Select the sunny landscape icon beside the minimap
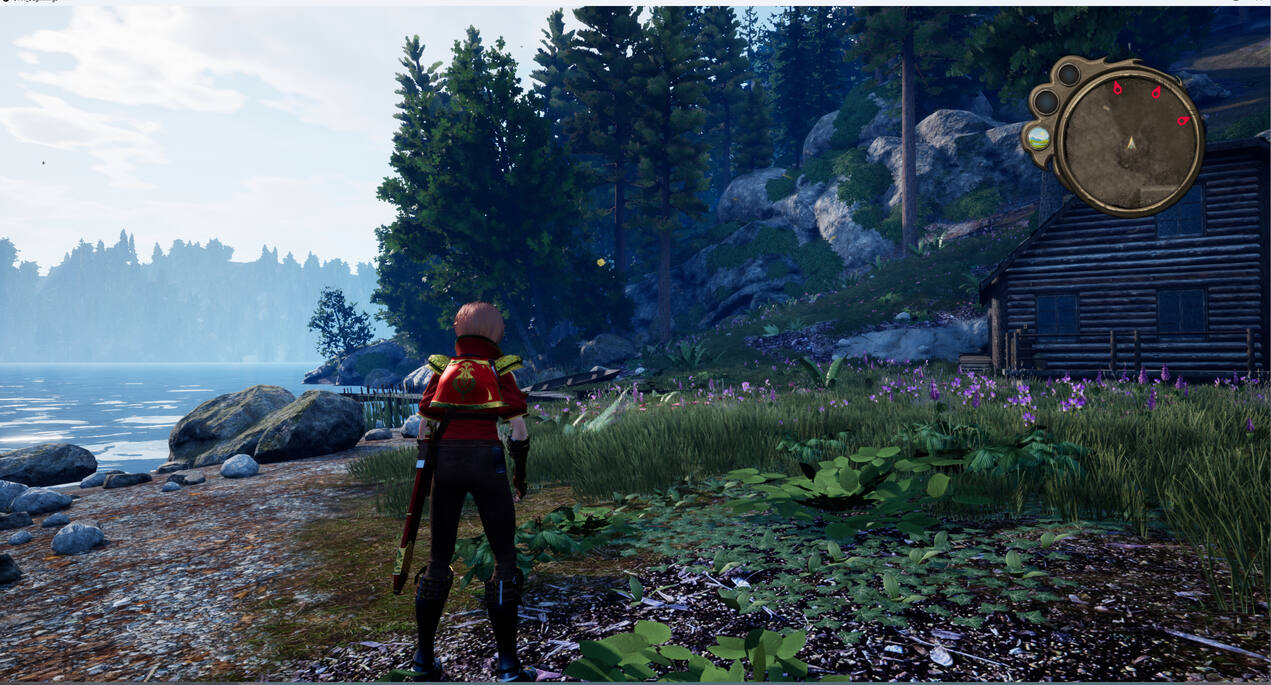Image resolution: width=1271 pixels, height=685 pixels. (1039, 137)
